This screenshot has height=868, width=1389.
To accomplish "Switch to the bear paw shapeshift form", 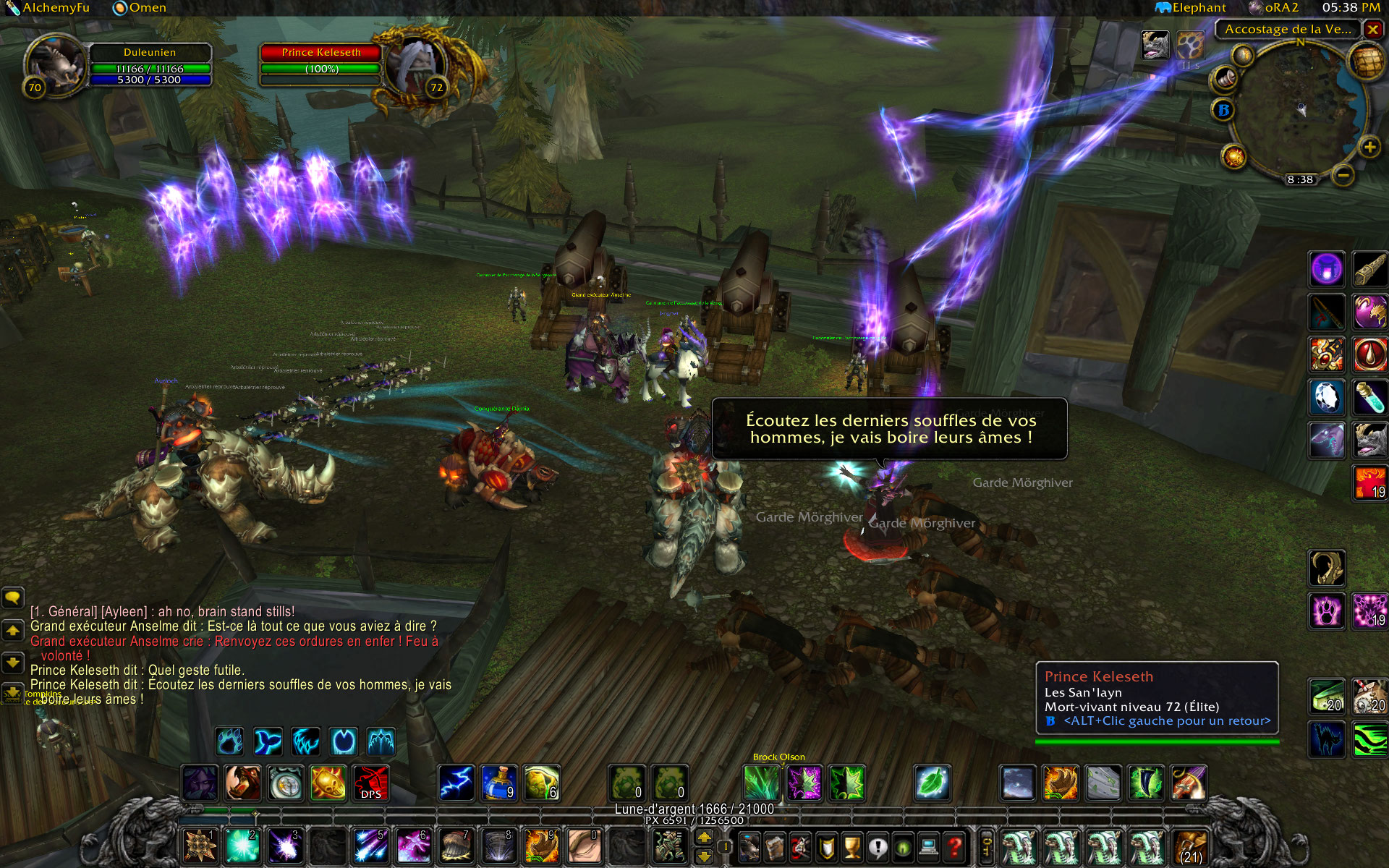I will click(x=230, y=741).
